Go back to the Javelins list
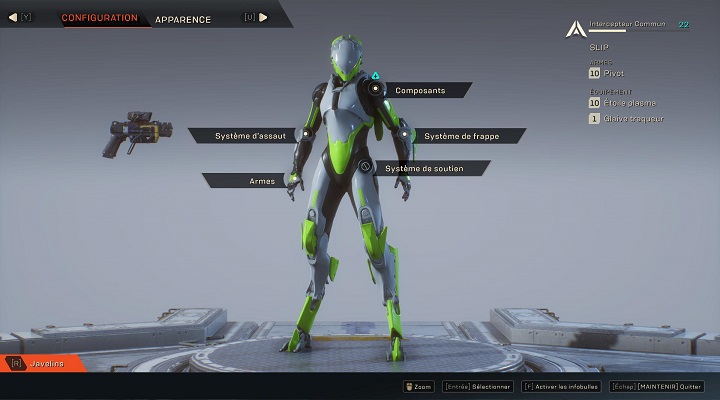The height and width of the screenshot is (400, 720). (x=47, y=363)
